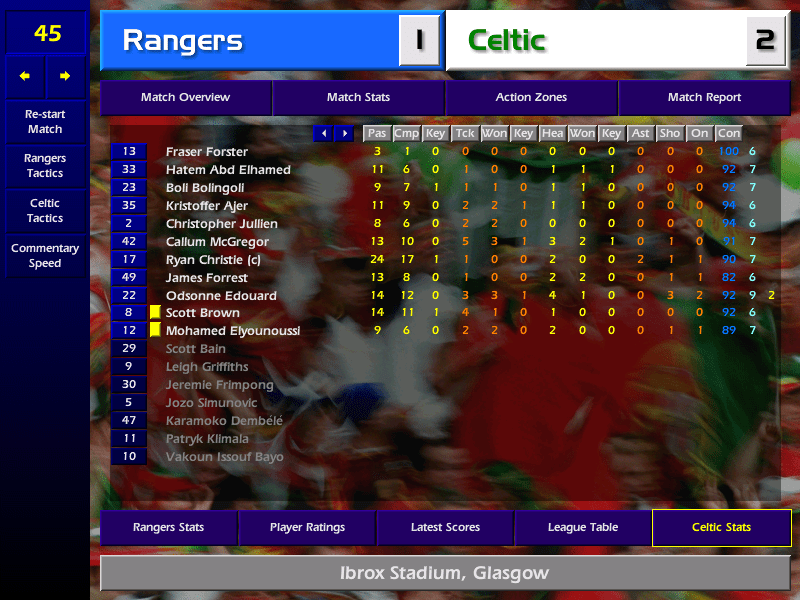The height and width of the screenshot is (600, 800).
Task: Sort stats by the Pas column header
Action: pos(376,133)
